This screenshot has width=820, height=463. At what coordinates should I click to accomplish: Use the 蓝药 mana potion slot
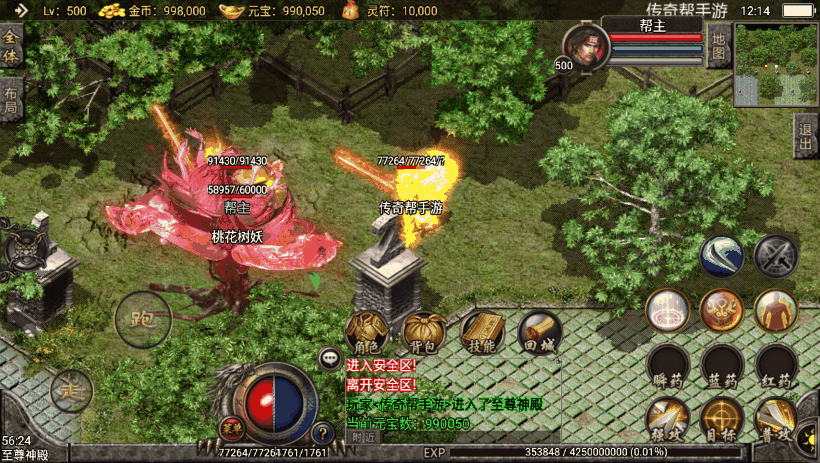tap(723, 366)
